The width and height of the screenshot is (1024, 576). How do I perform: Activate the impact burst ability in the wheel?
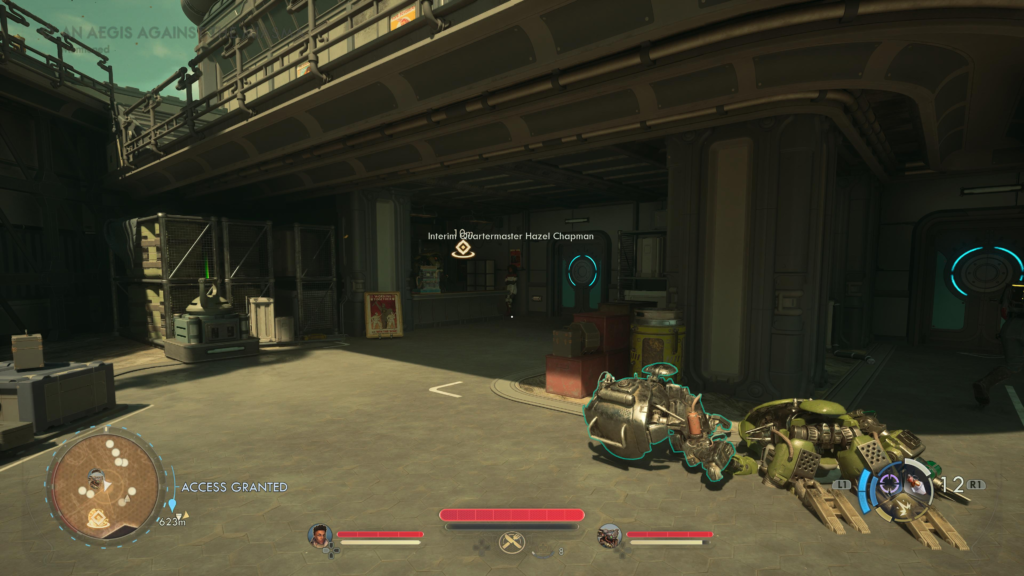(905, 507)
